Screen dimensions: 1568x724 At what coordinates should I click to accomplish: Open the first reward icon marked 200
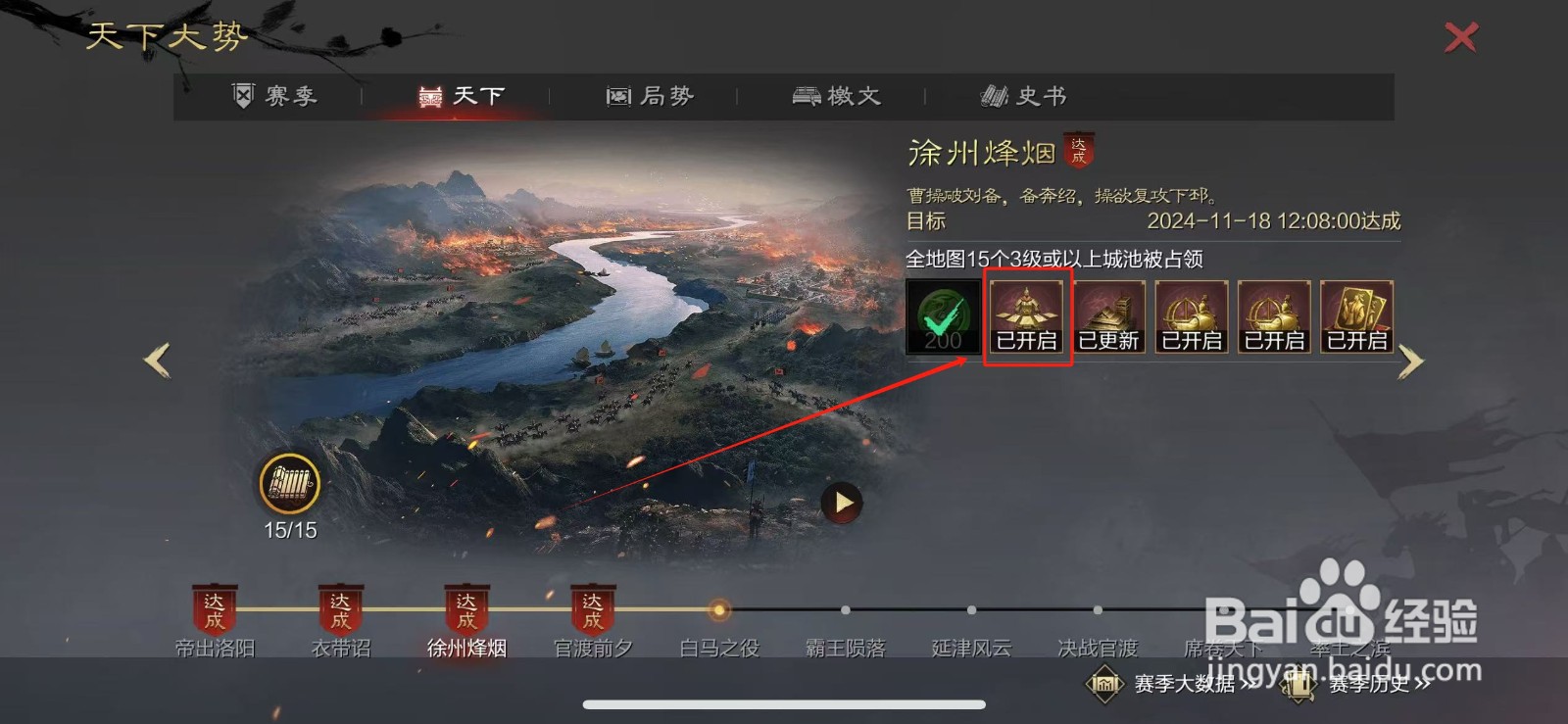[941, 315]
